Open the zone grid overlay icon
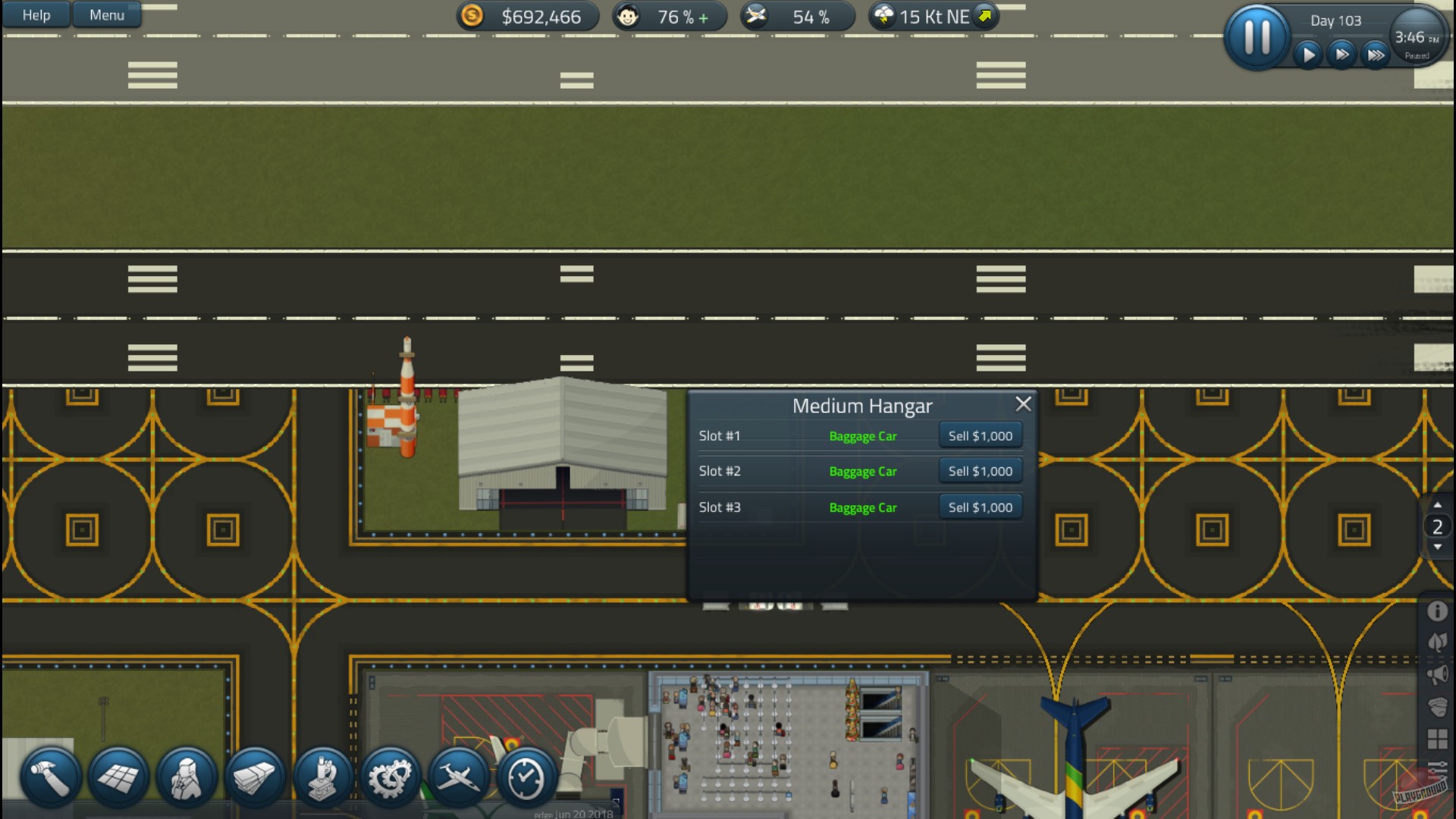 pos(1437,739)
